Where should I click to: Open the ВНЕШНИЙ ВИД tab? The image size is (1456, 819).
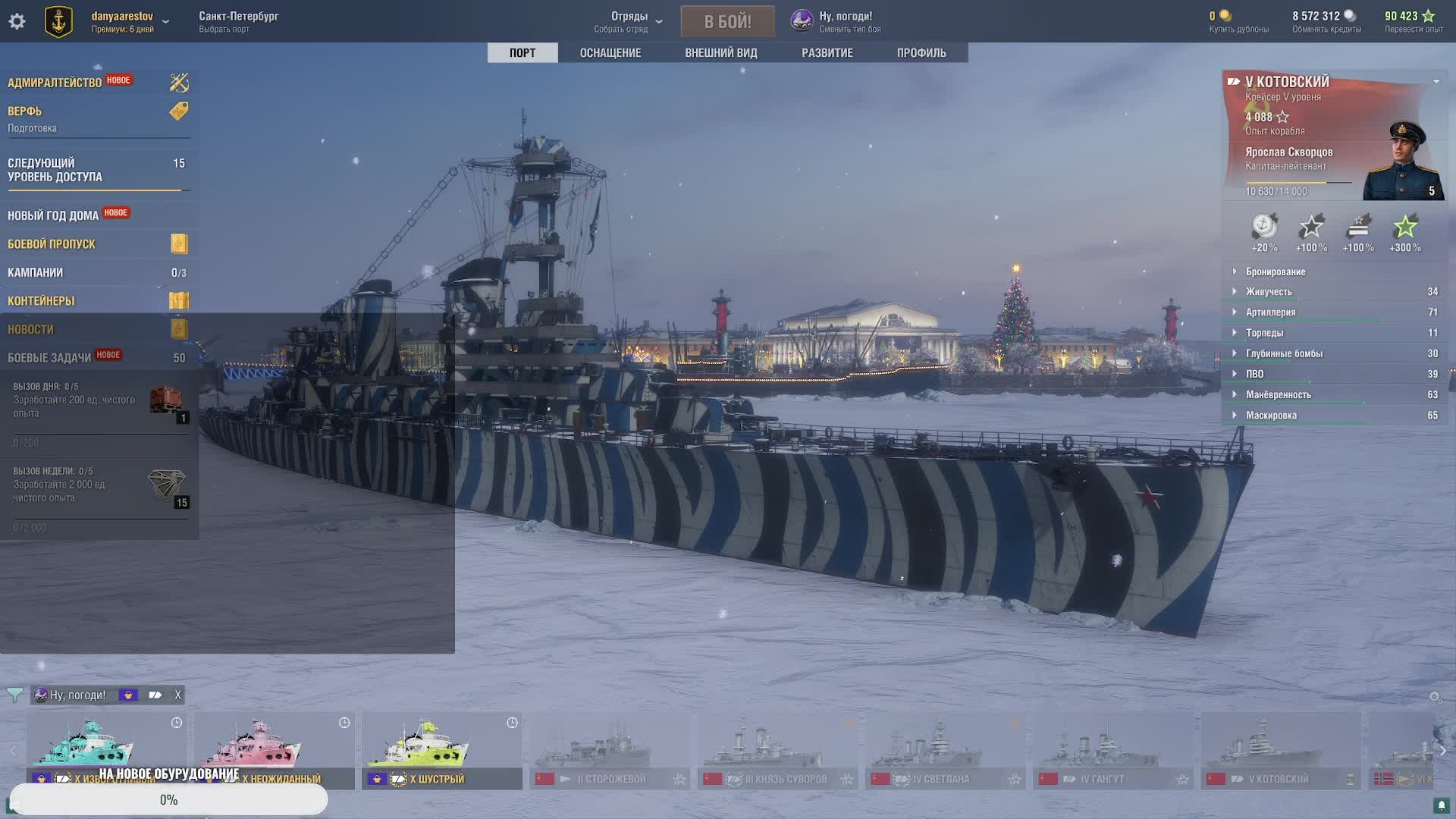720,52
